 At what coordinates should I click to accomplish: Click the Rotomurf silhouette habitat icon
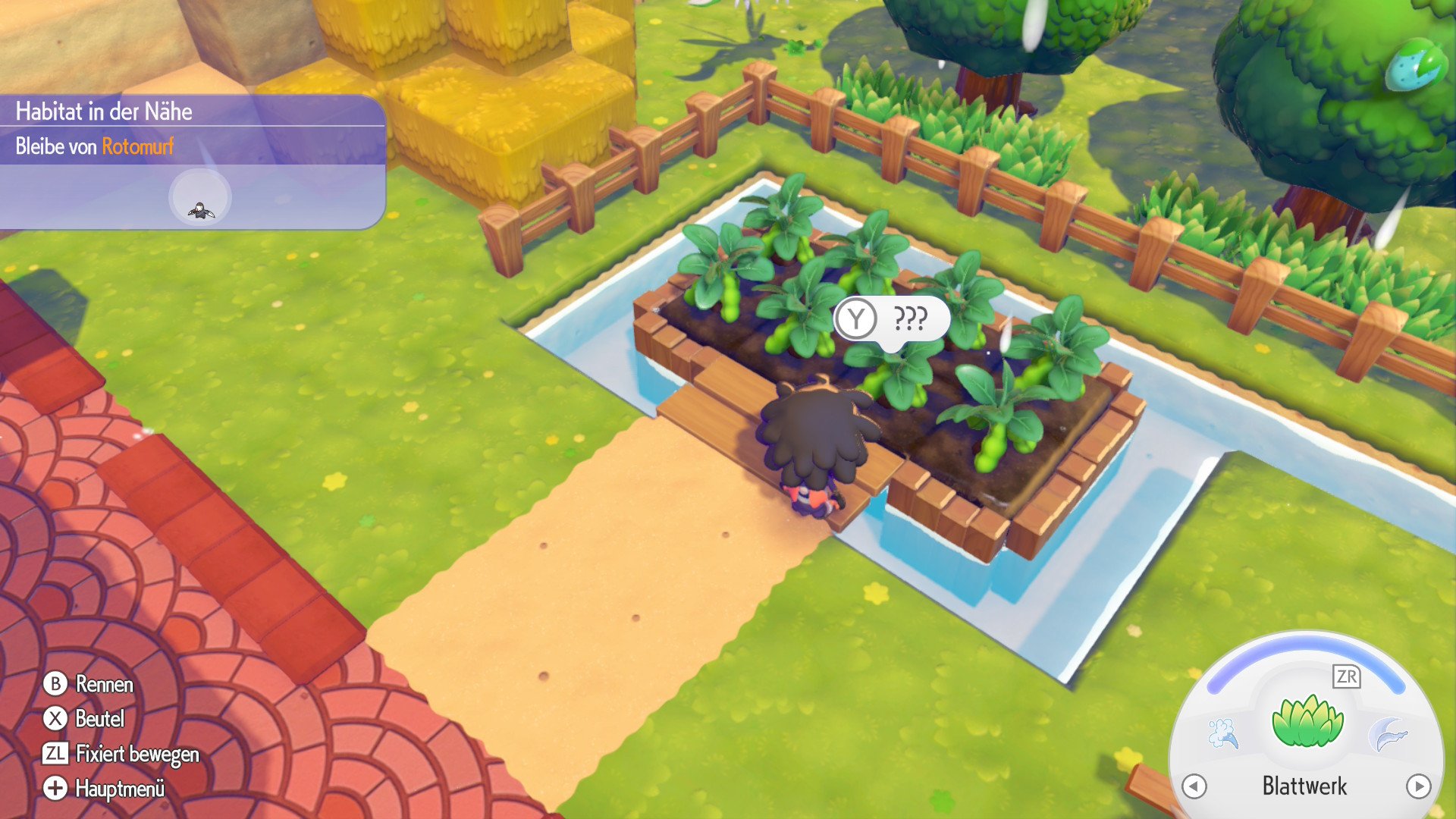point(200,199)
